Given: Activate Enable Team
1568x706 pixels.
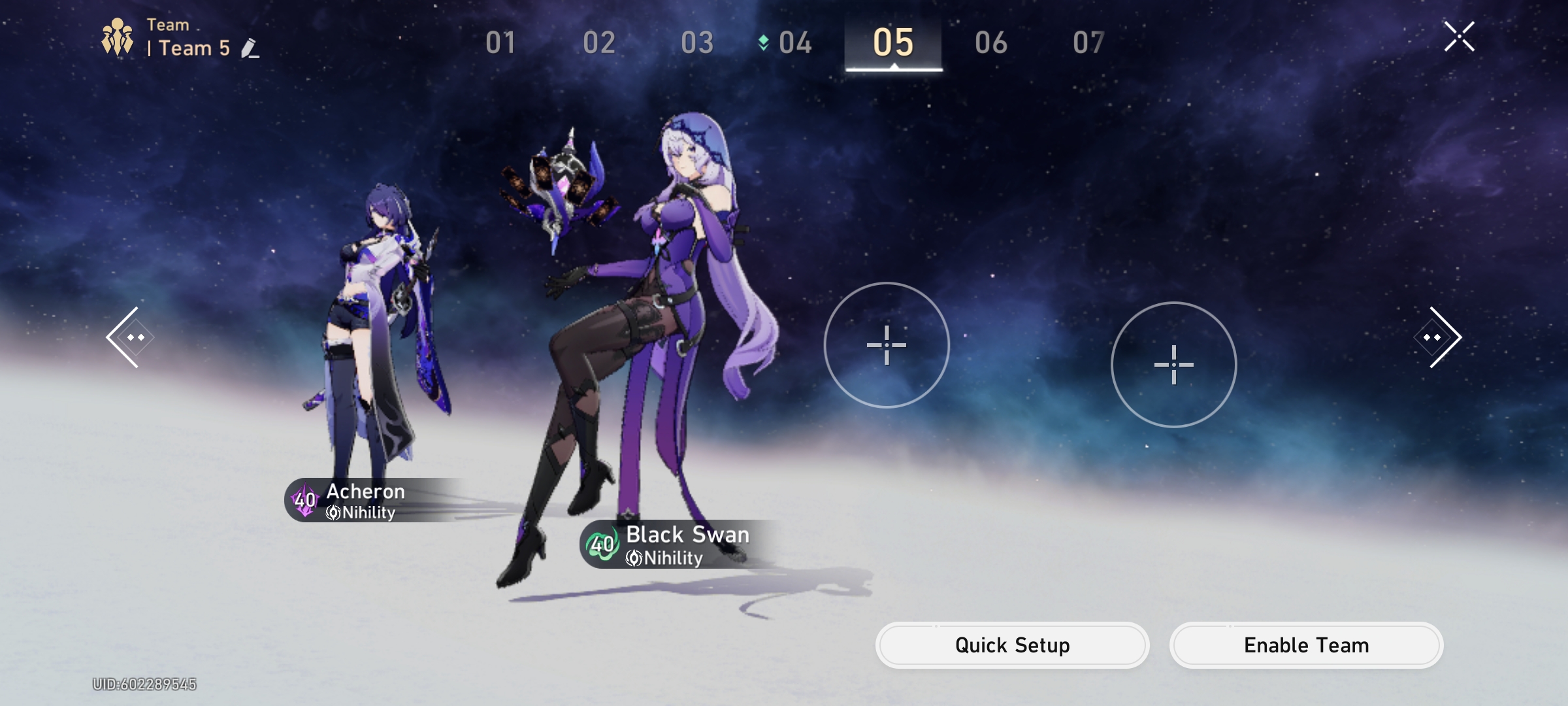Looking at the screenshot, I should click(1305, 645).
